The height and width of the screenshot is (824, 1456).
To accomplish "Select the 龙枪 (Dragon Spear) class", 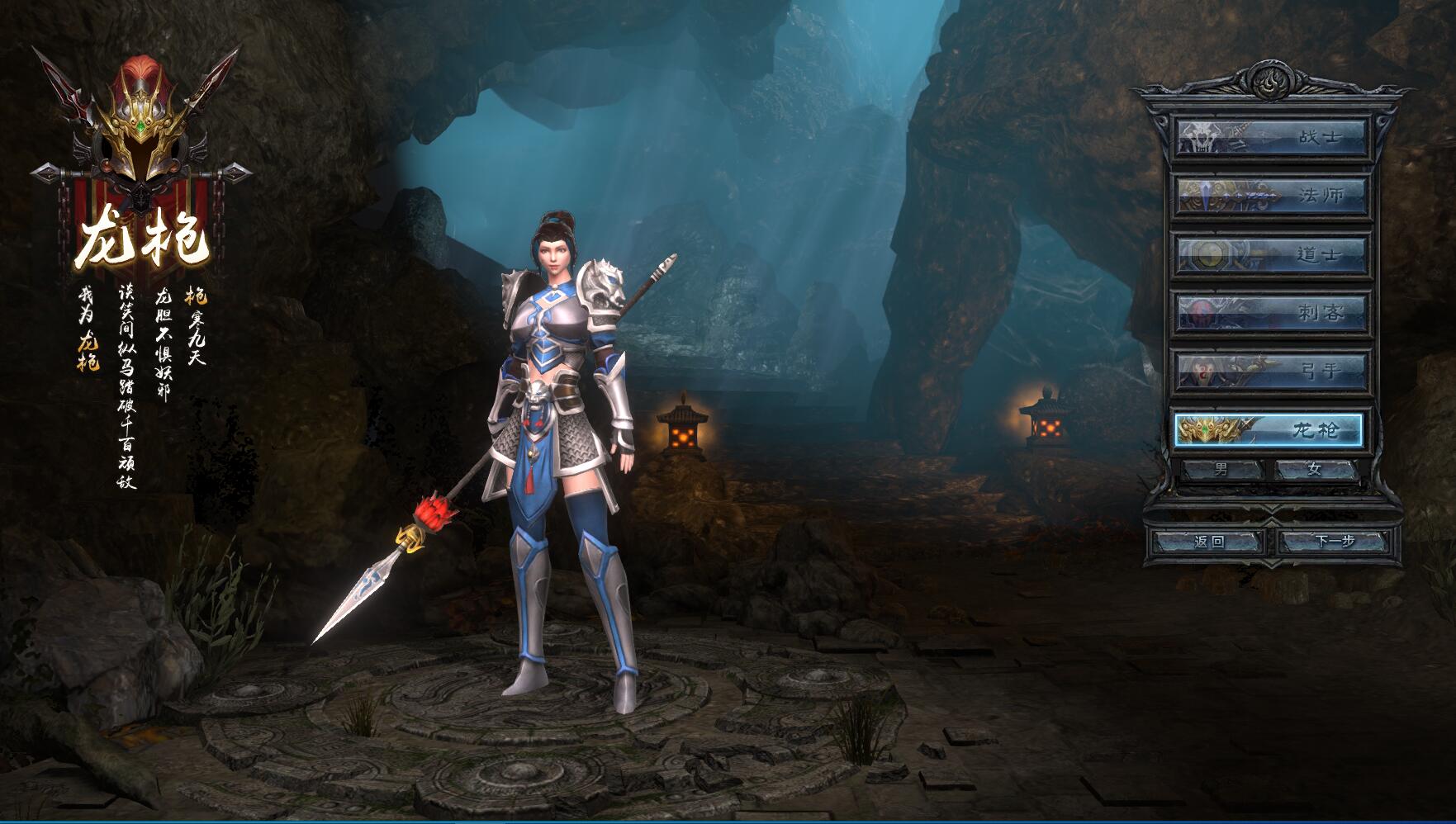I will pos(1269,429).
